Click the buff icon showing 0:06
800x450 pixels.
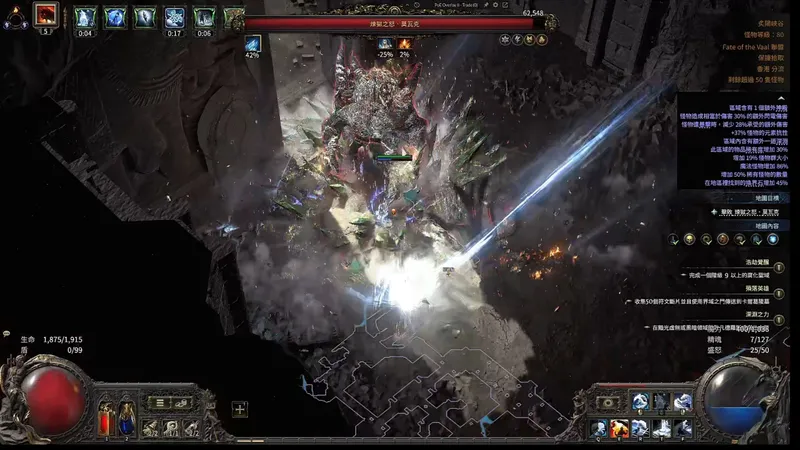pyautogui.click(x=205, y=17)
